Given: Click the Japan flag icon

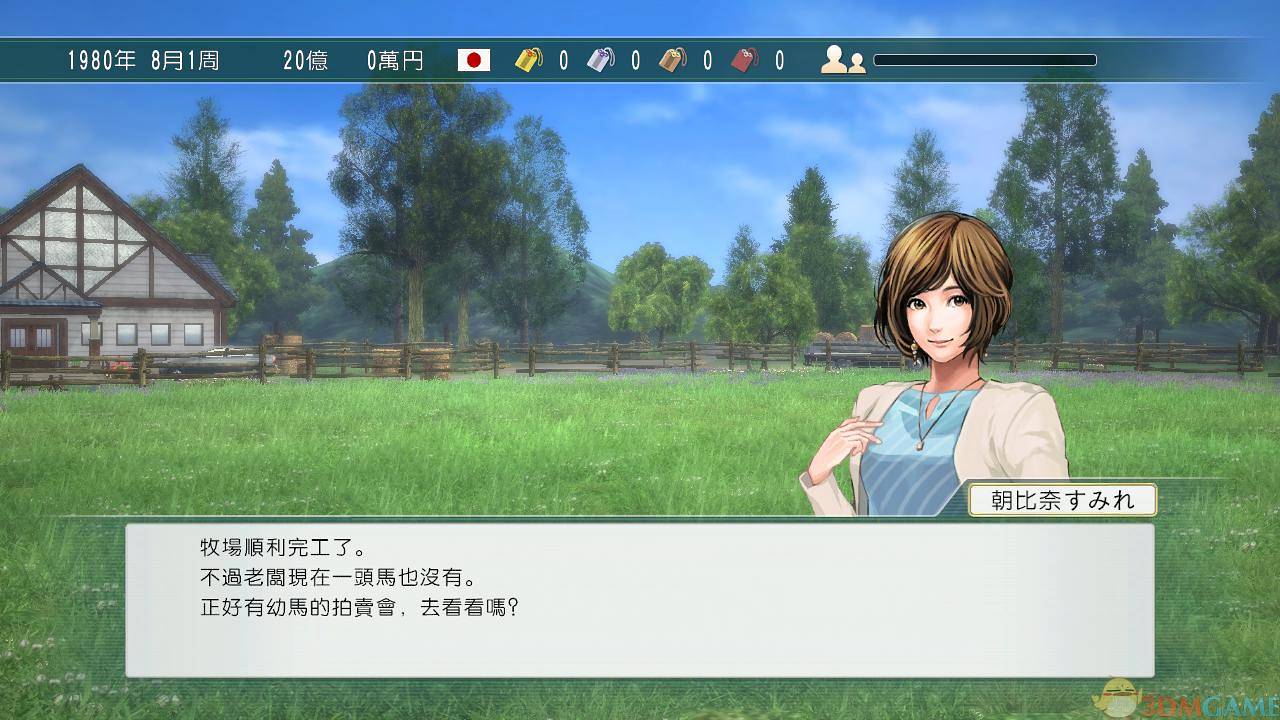Looking at the screenshot, I should [472, 61].
